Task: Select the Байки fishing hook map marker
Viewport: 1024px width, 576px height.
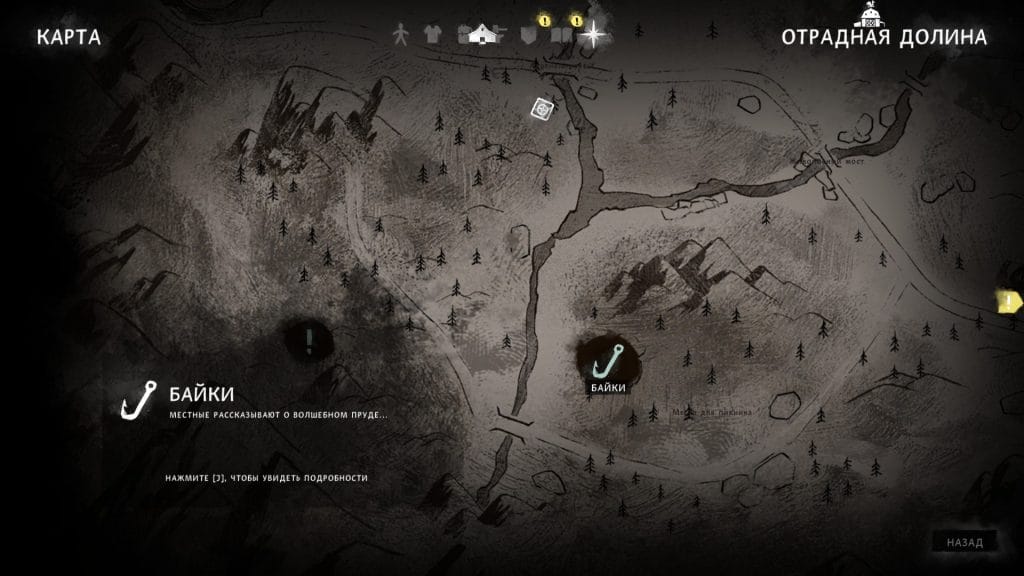Action: coord(608,357)
